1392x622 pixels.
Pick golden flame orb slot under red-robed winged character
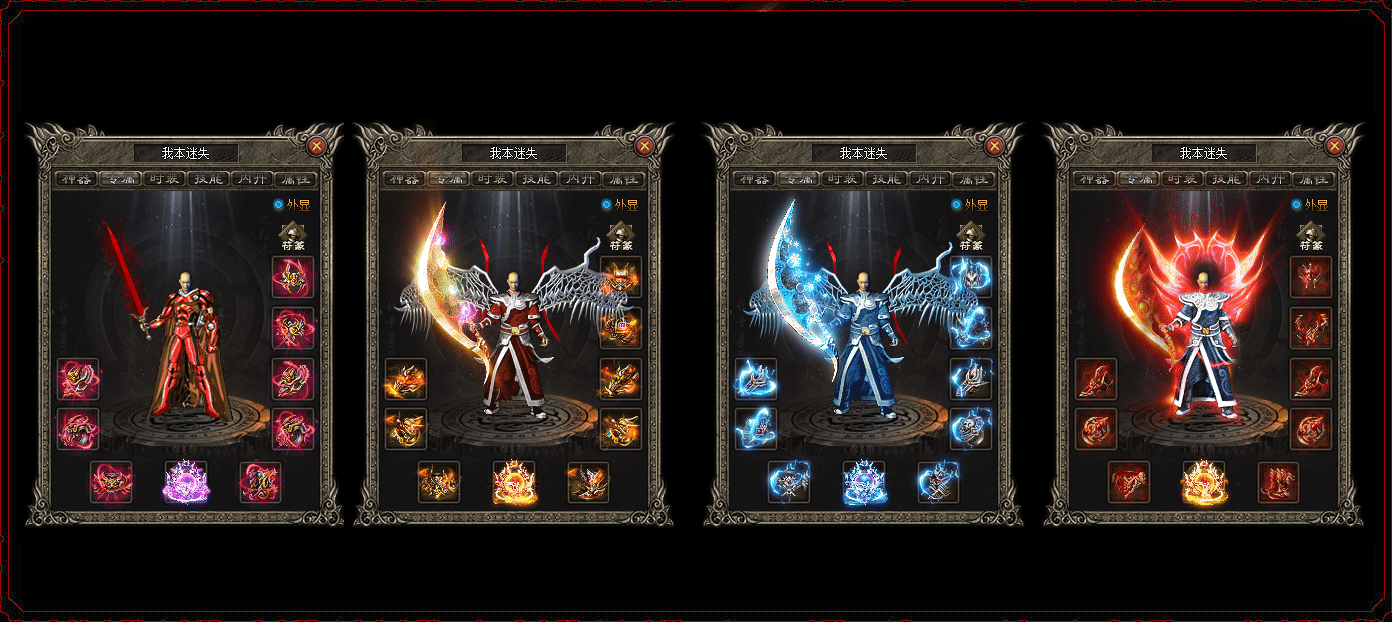tap(514, 482)
